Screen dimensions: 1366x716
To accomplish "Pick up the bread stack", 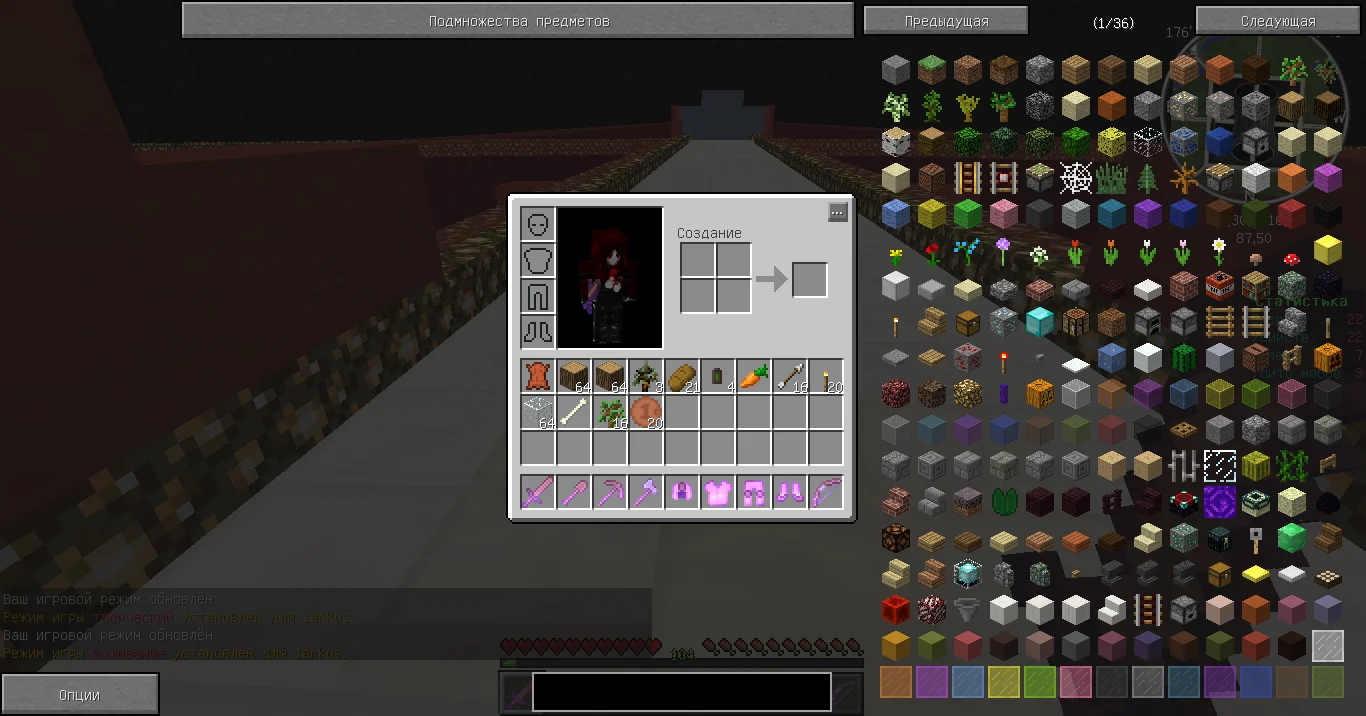I will pyautogui.click(x=682, y=377).
